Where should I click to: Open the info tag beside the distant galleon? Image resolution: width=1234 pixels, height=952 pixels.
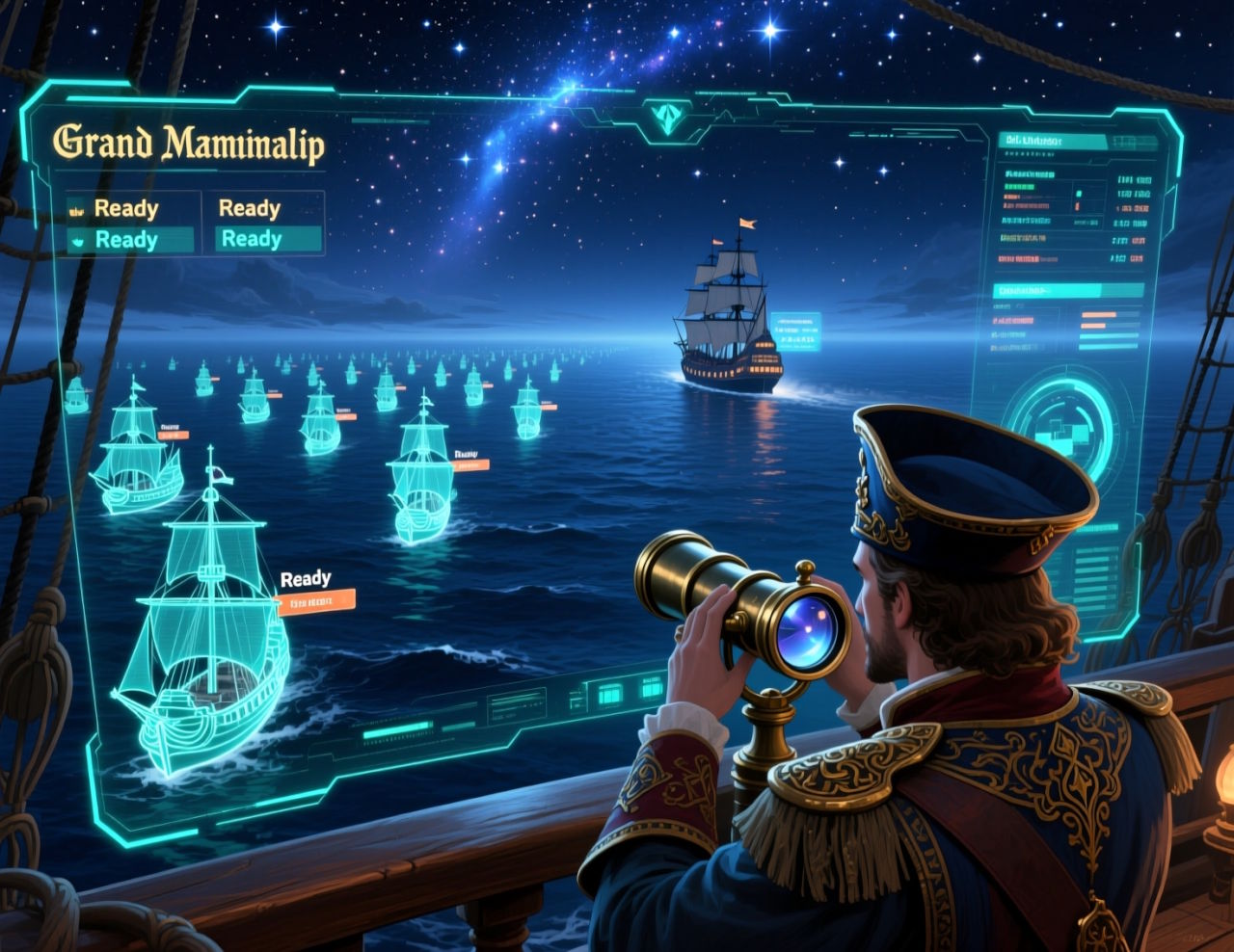click(795, 331)
